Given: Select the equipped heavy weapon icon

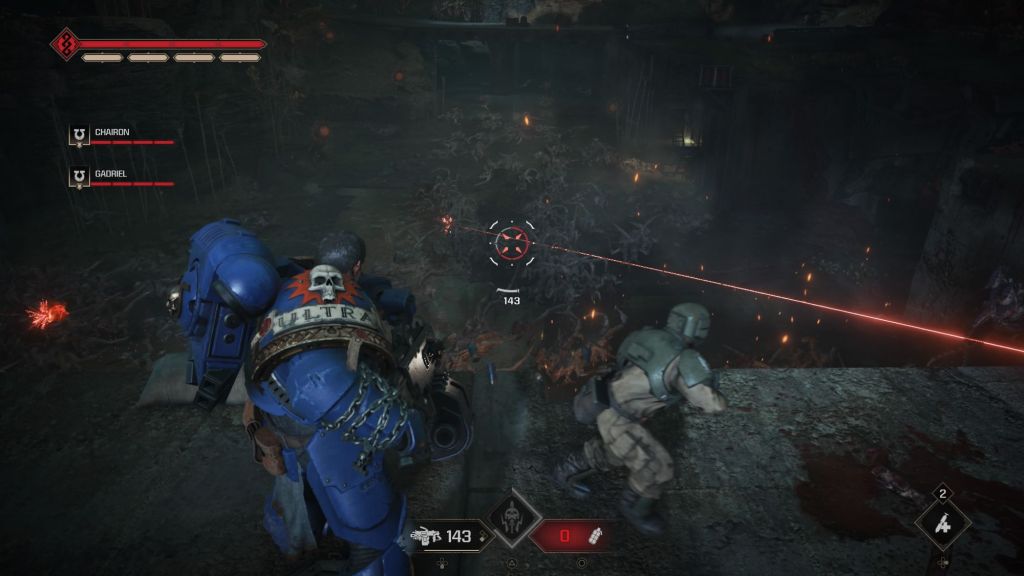Looking at the screenshot, I should click(426, 537).
